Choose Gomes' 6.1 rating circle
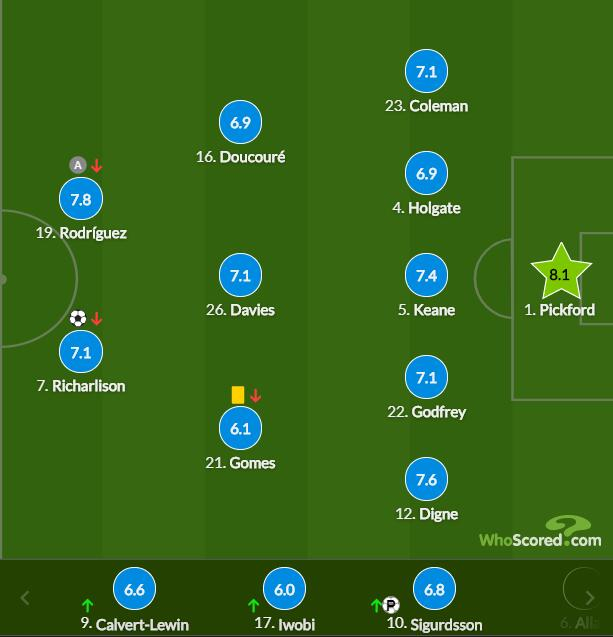The width and height of the screenshot is (613, 637). (x=239, y=429)
